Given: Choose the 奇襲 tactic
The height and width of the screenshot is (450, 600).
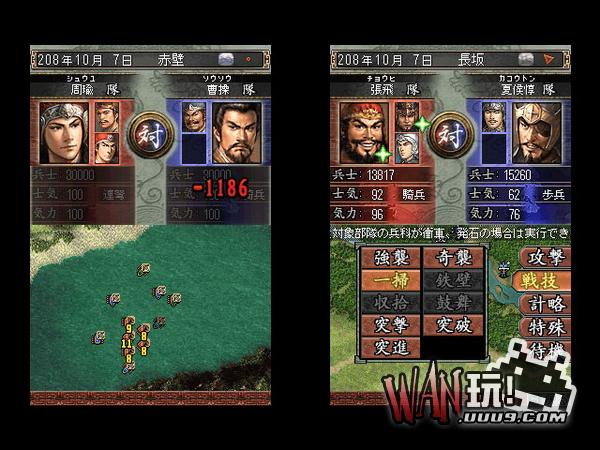Looking at the screenshot, I should coord(454,258).
